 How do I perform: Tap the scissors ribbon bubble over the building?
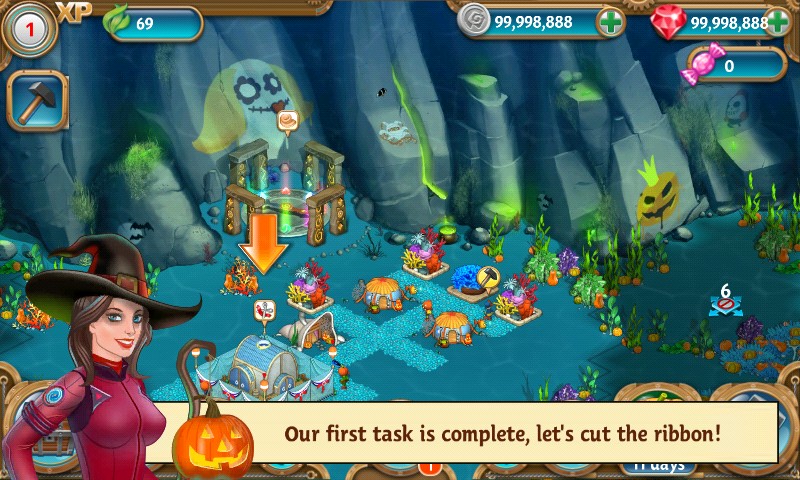265,310
